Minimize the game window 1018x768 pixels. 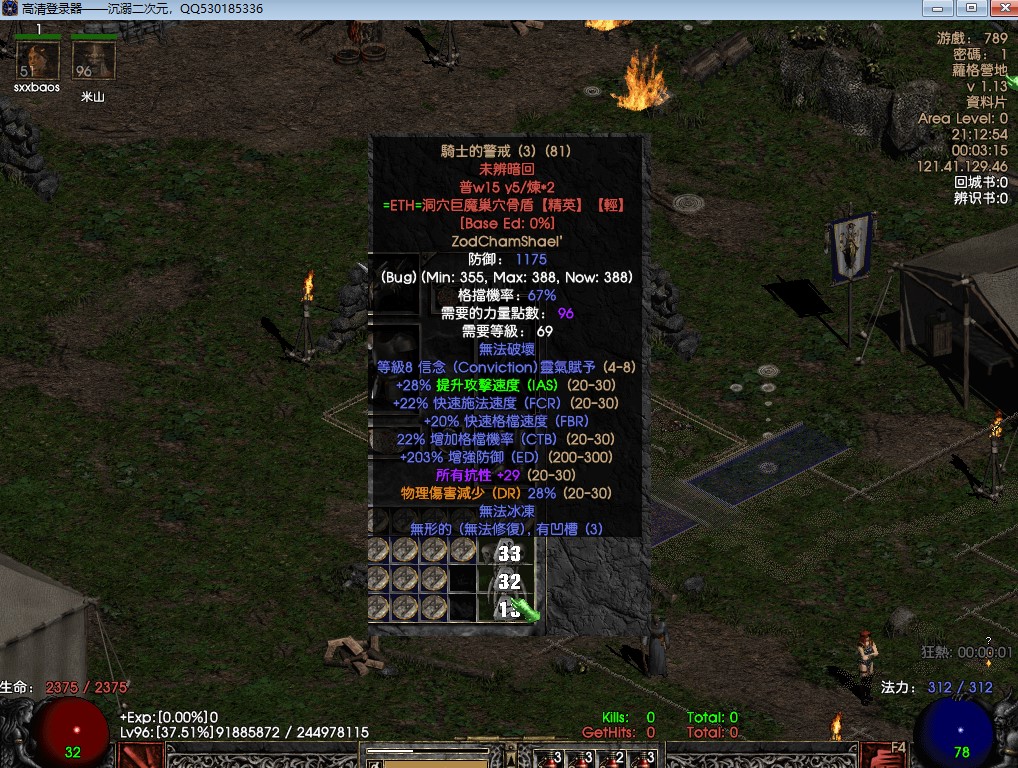click(x=940, y=8)
